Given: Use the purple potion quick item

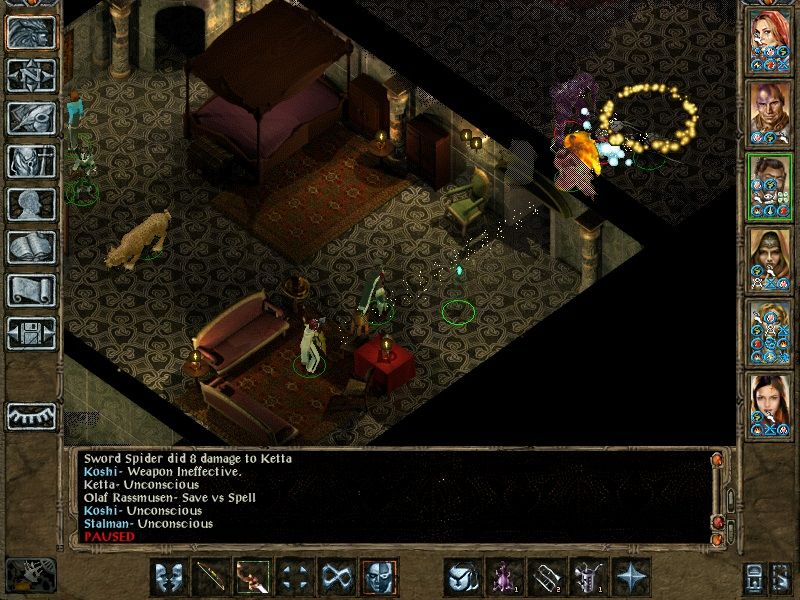Looking at the screenshot, I should [502, 577].
